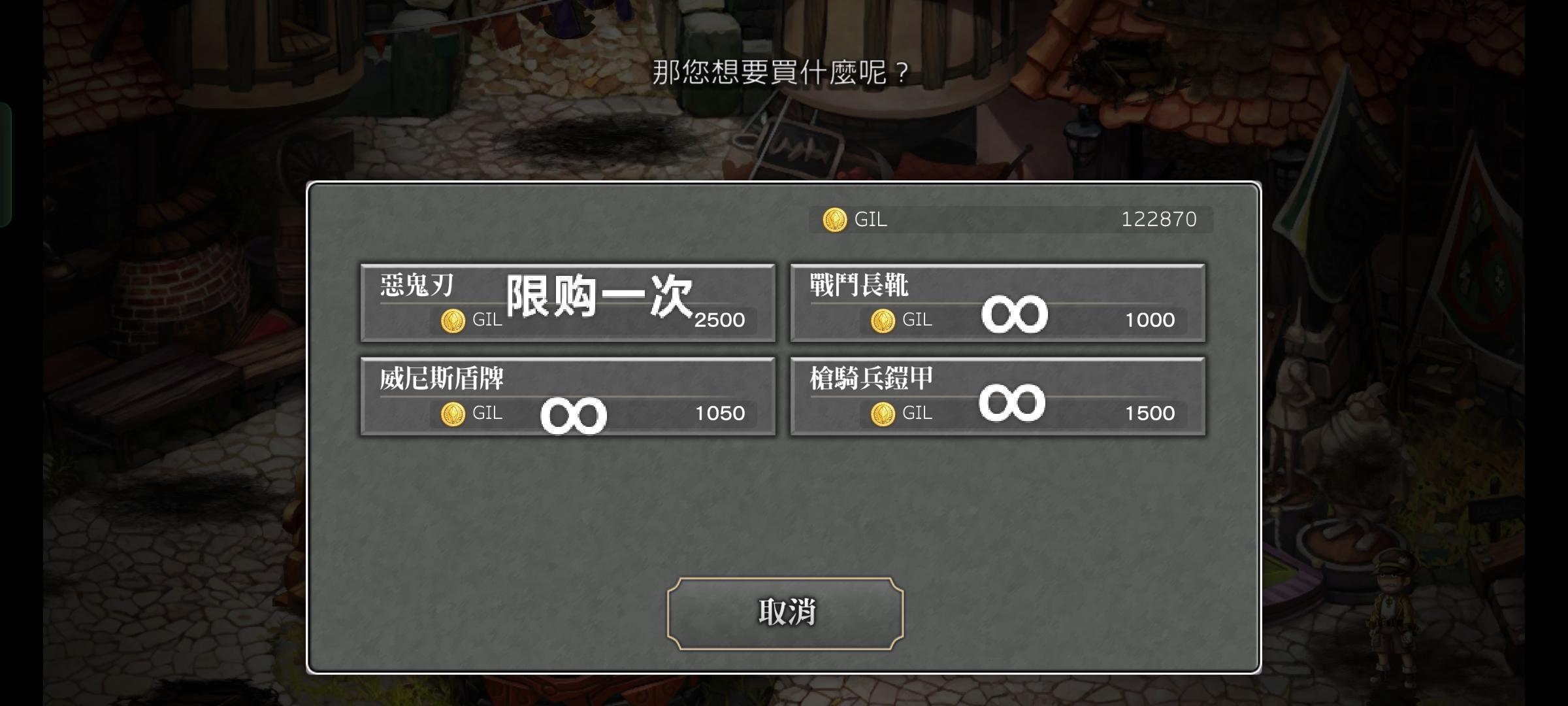The image size is (1568, 706).
Task: Click the price 1500 on 槍騎兵鎧甲
Action: pyautogui.click(x=1150, y=413)
